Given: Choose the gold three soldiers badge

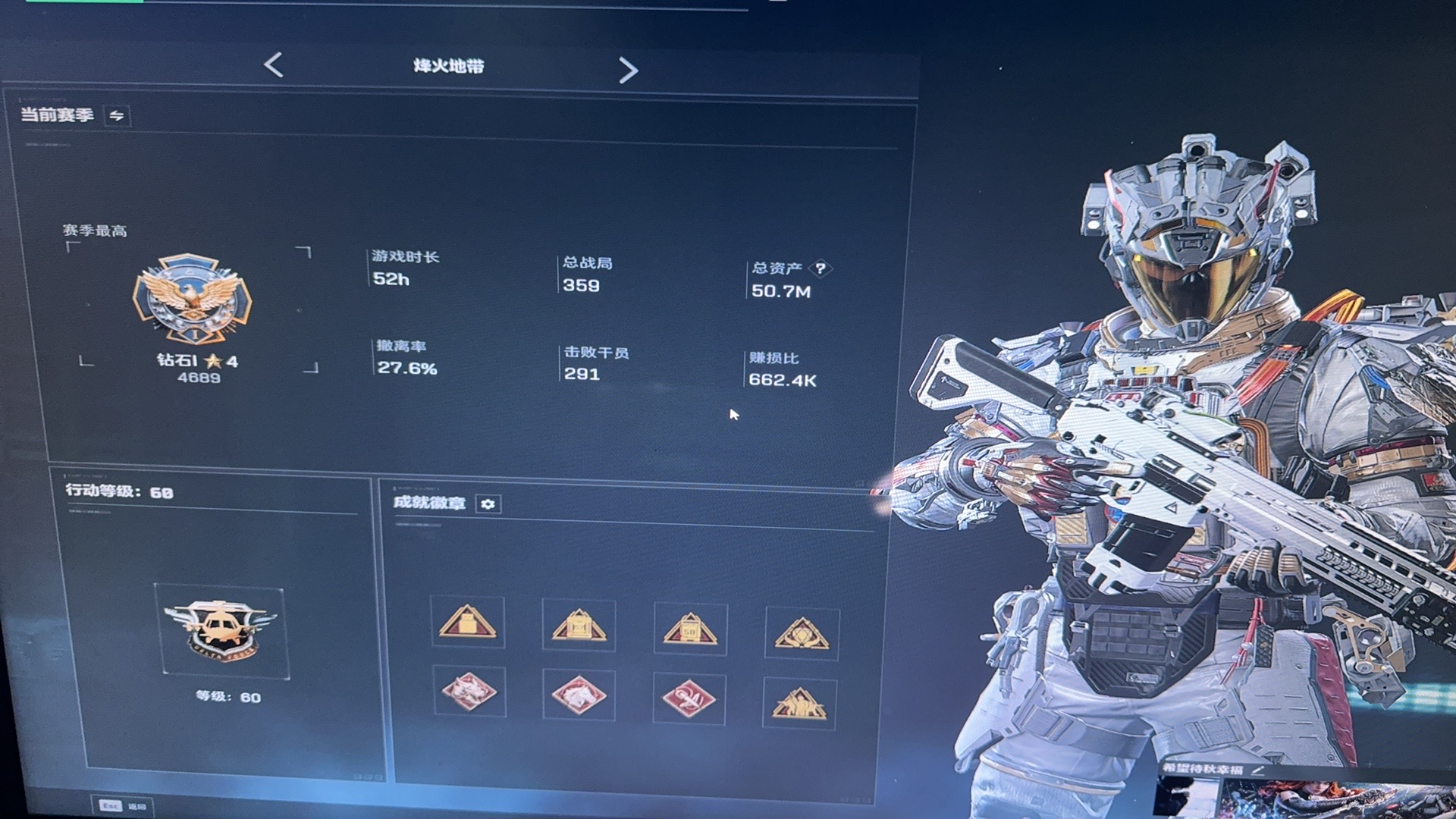Looking at the screenshot, I should coord(799,704).
